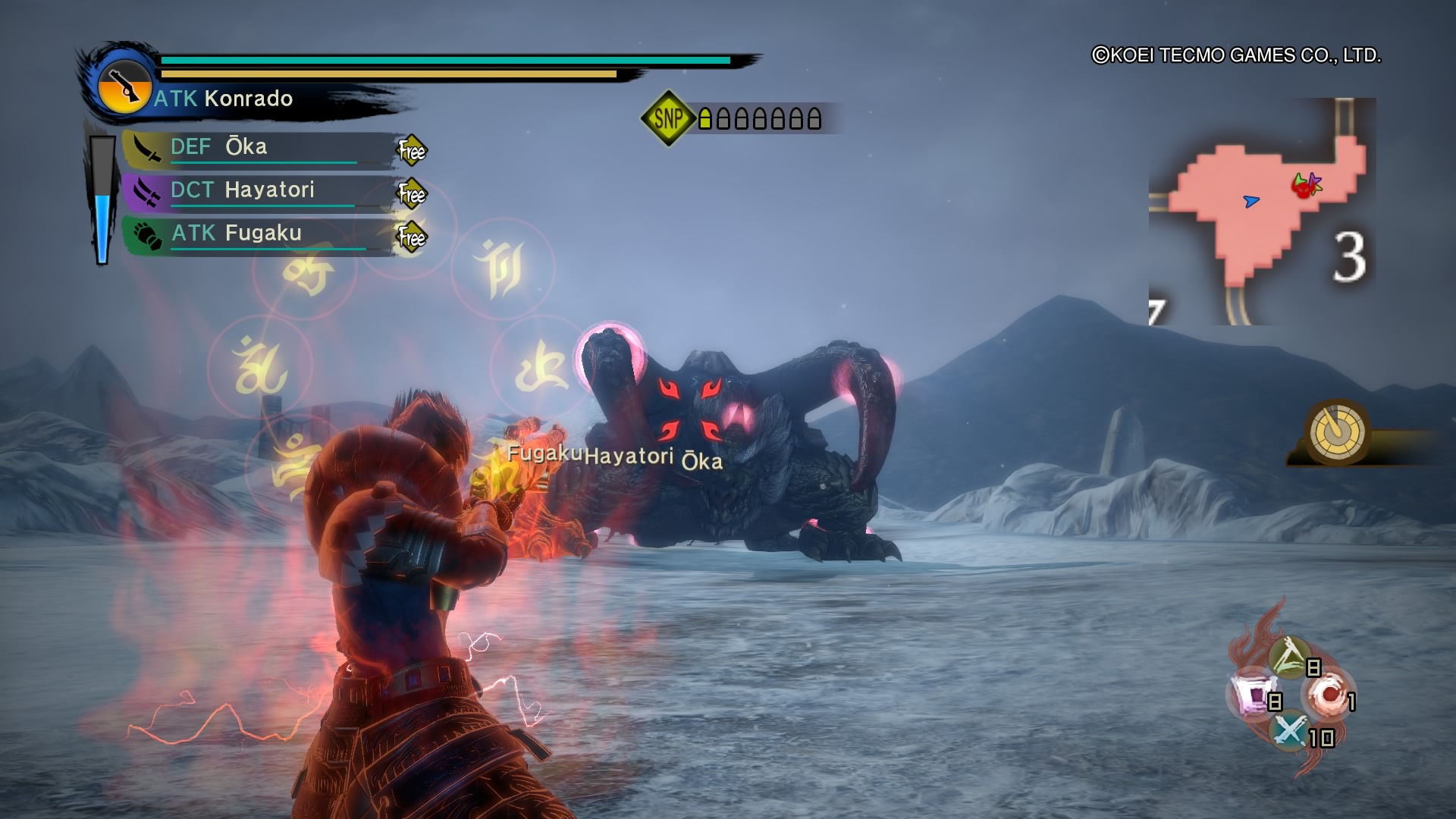This screenshot has height=819, width=1456.
Task: Activate the cross skill with 10 uses
Action: (1289, 732)
